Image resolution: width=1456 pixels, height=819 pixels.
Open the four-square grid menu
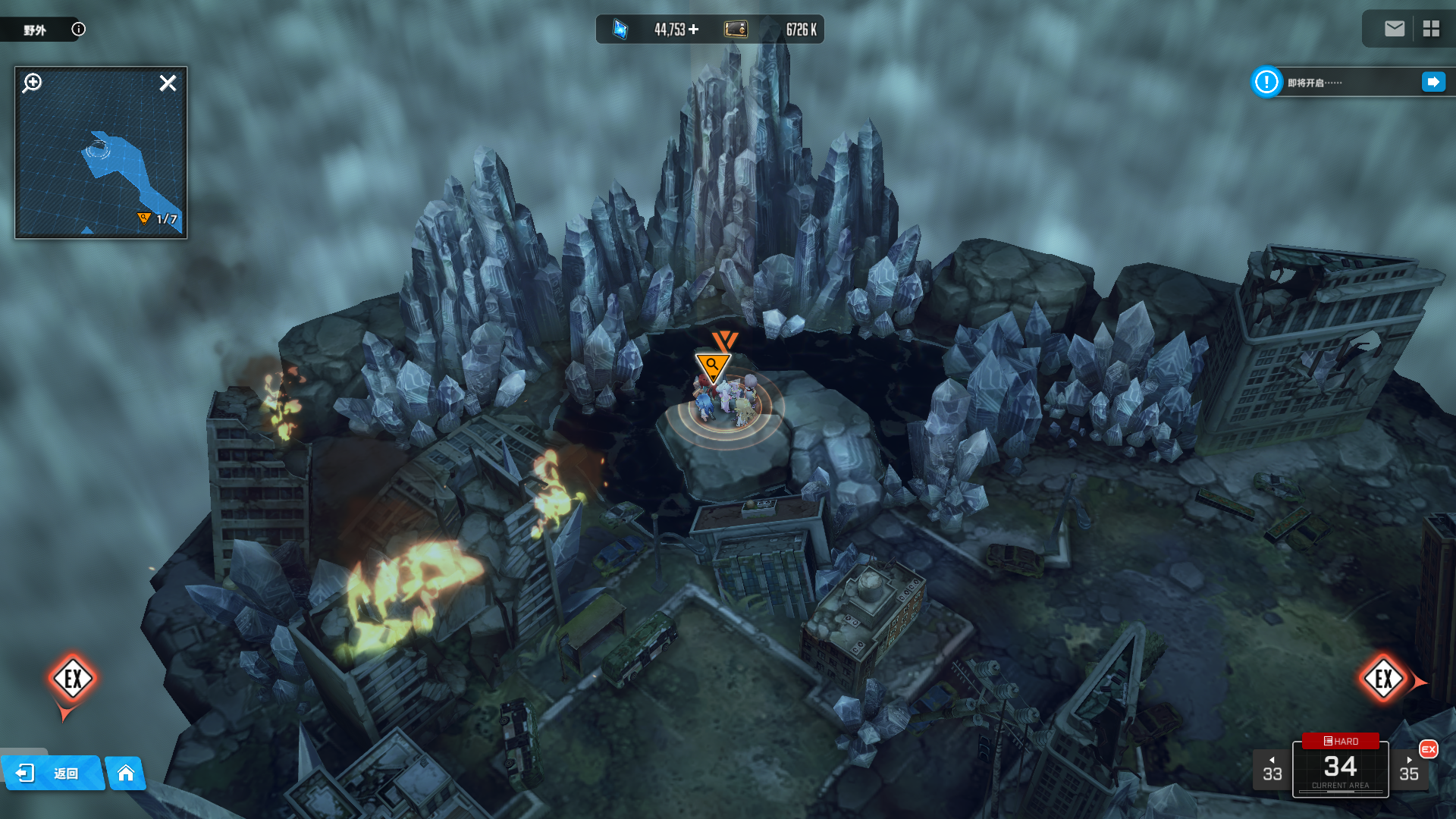[x=1431, y=29]
